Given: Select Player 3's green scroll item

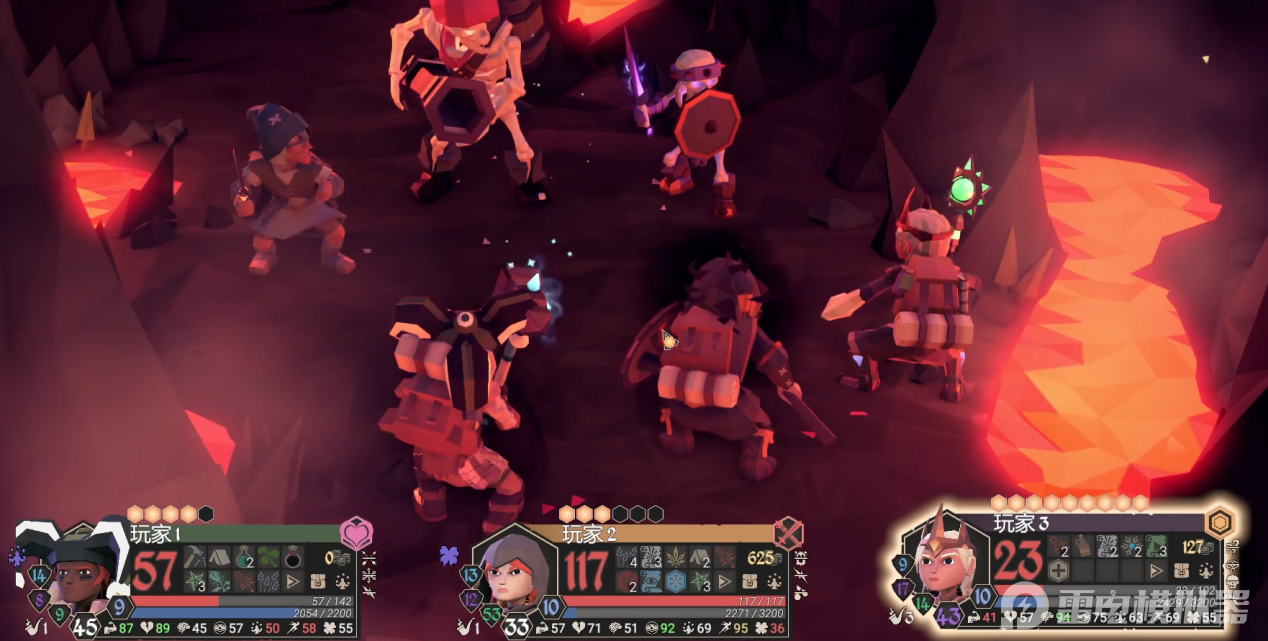Looking at the screenshot, I should click(1156, 546).
